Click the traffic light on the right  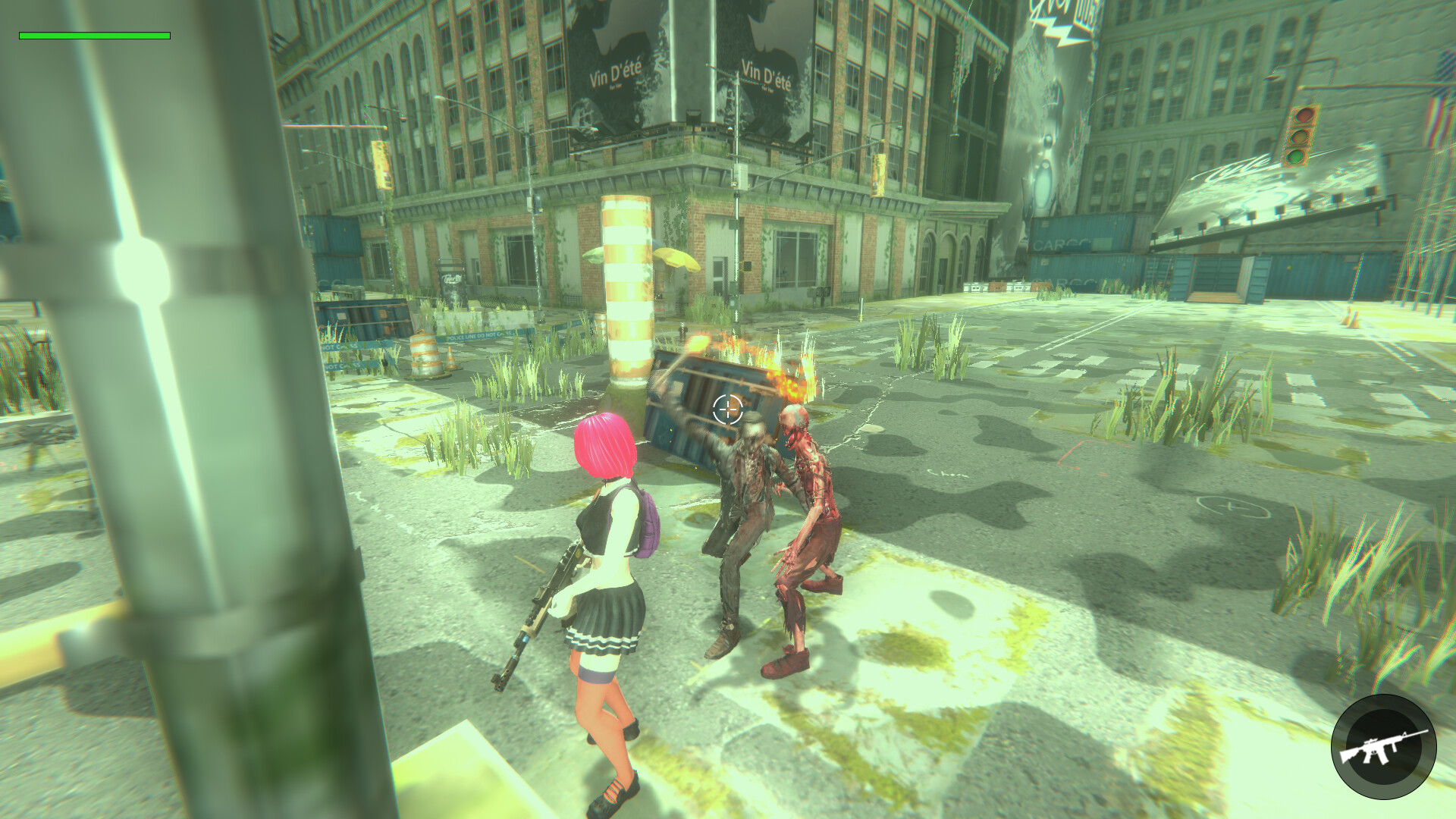pos(1302,136)
